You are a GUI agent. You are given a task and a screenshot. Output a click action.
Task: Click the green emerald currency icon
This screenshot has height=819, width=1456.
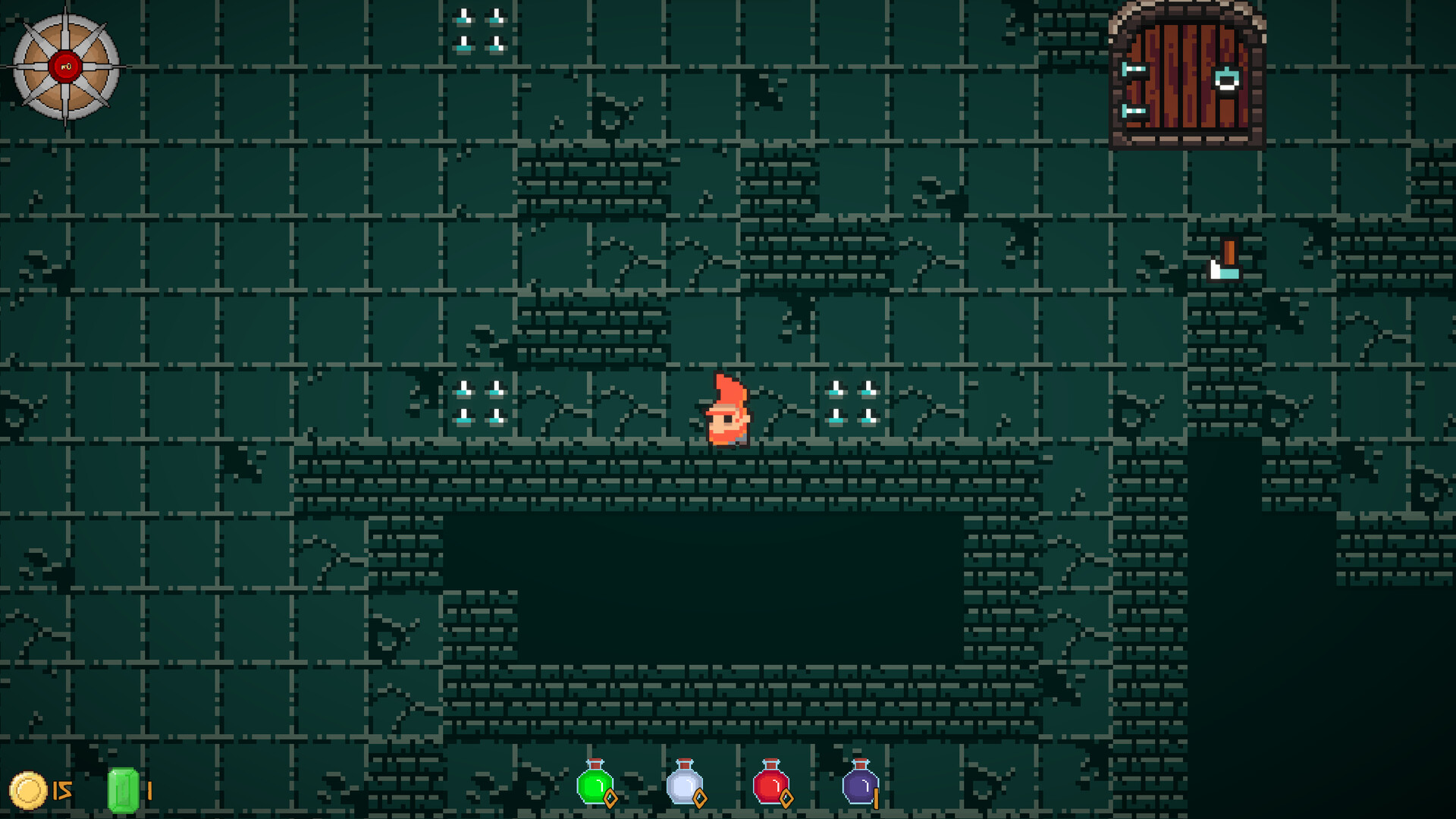[x=124, y=789]
